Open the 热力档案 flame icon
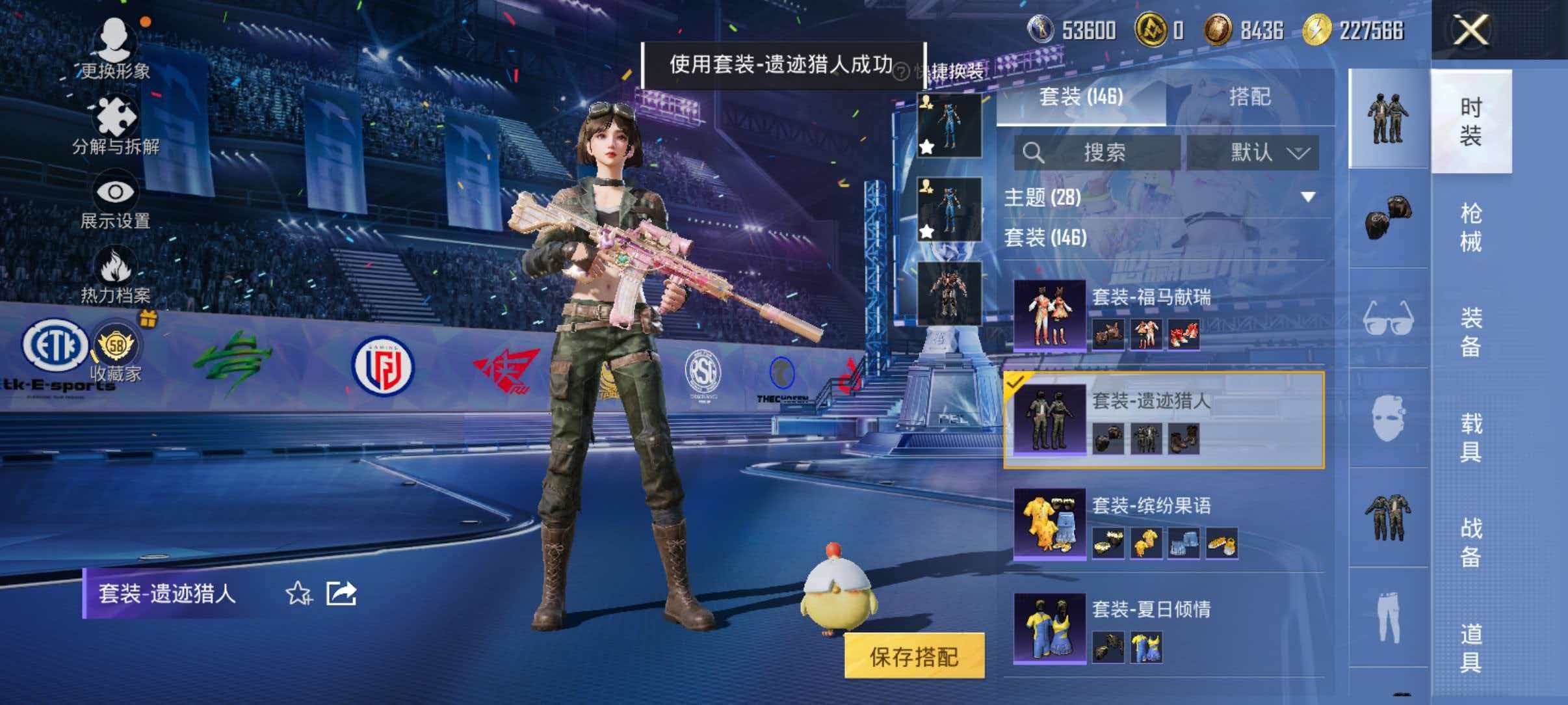 [x=116, y=265]
